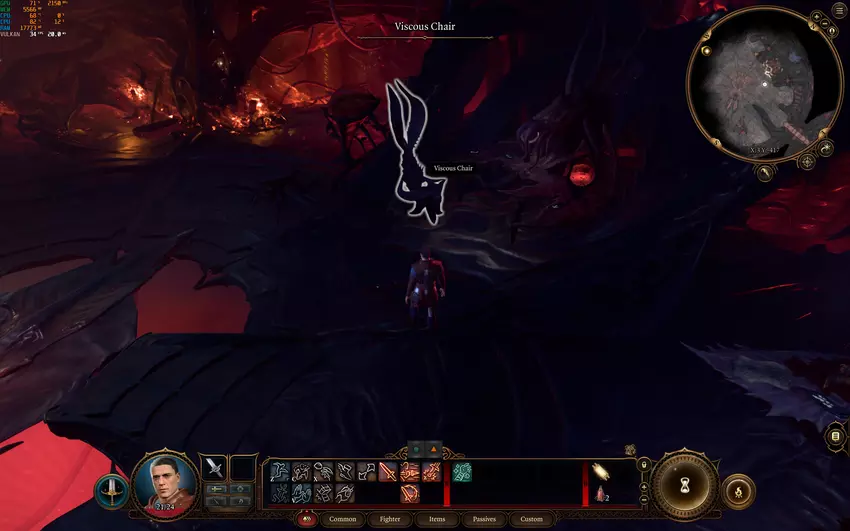Image resolution: width=850 pixels, height=531 pixels.
Task: Use the scroll item in the hotbar
Action: [x=603, y=472]
